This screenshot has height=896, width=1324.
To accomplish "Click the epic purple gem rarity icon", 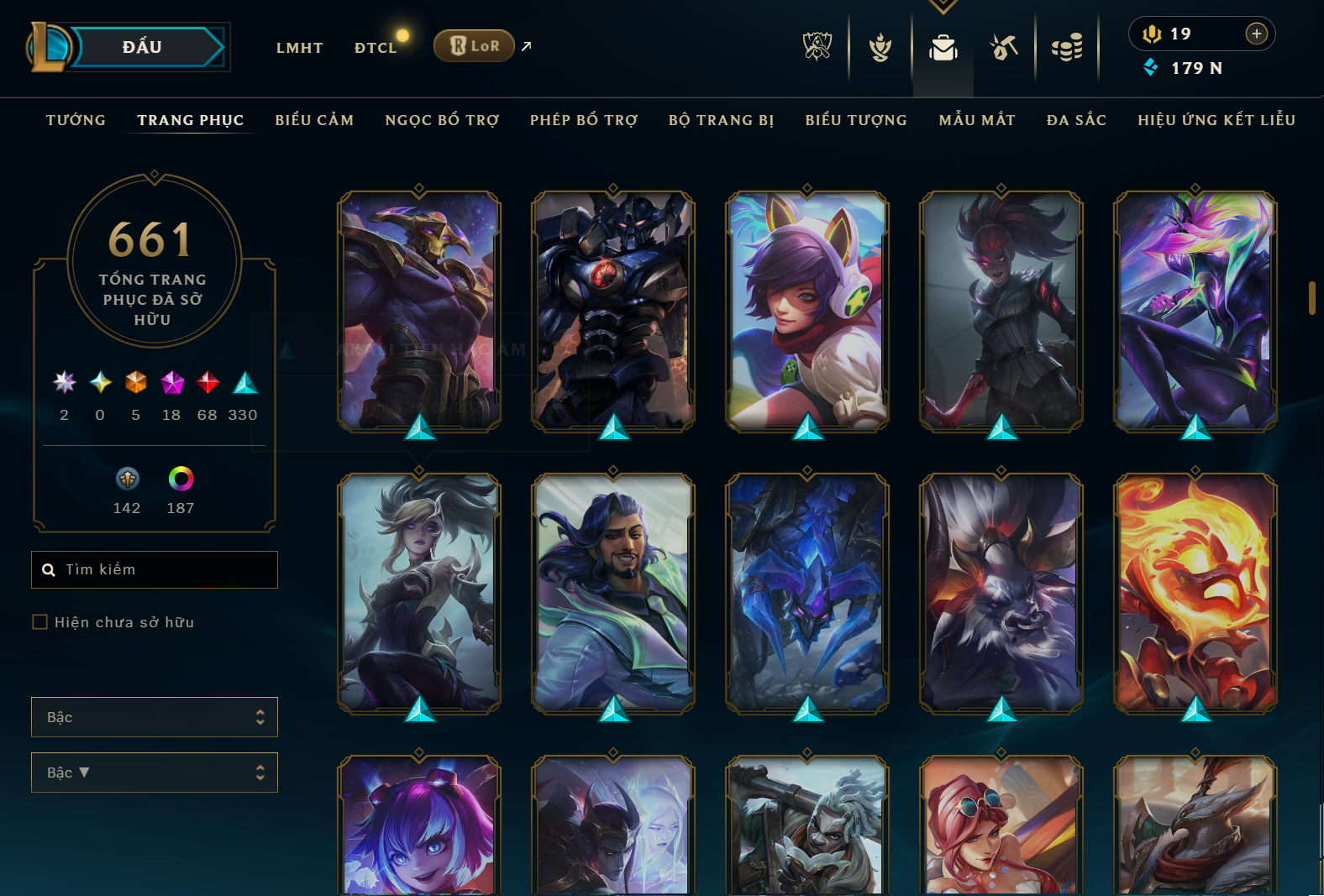I will point(171,384).
